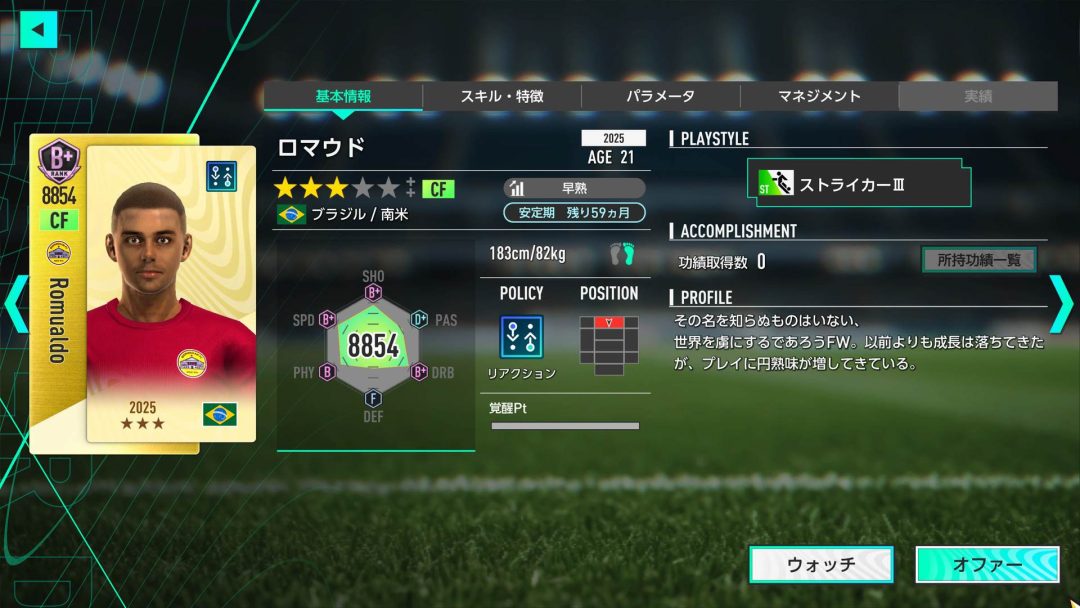Tap the リアクション policy icon

521,338
